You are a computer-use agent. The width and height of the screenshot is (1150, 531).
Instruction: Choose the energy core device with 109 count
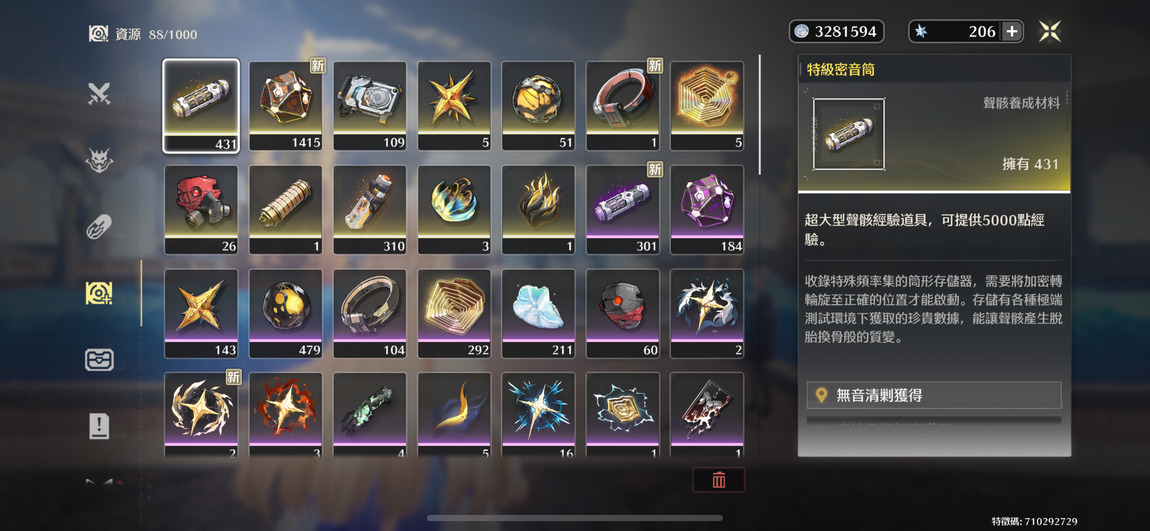[x=370, y=105]
